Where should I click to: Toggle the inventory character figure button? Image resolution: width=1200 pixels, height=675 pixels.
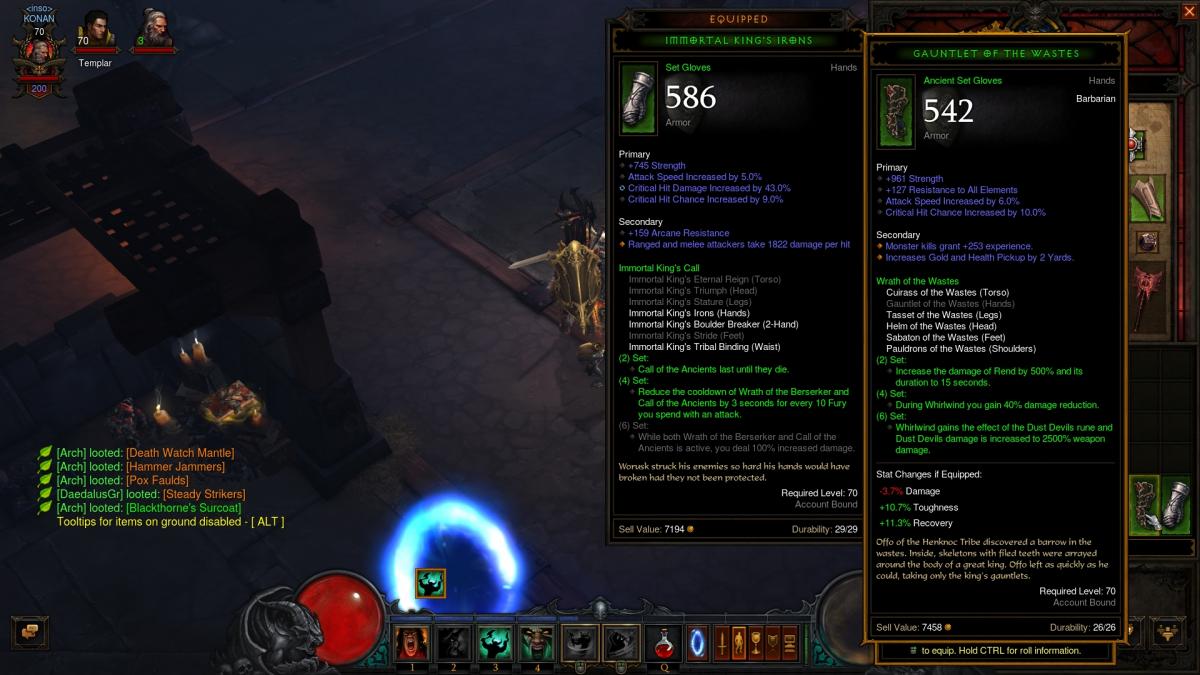[739, 641]
